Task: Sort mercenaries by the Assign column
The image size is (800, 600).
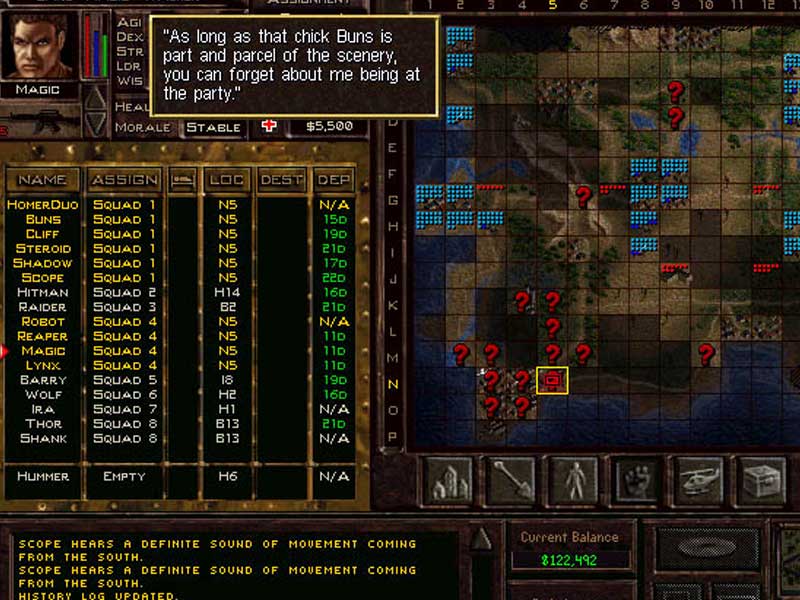Action: (124, 180)
